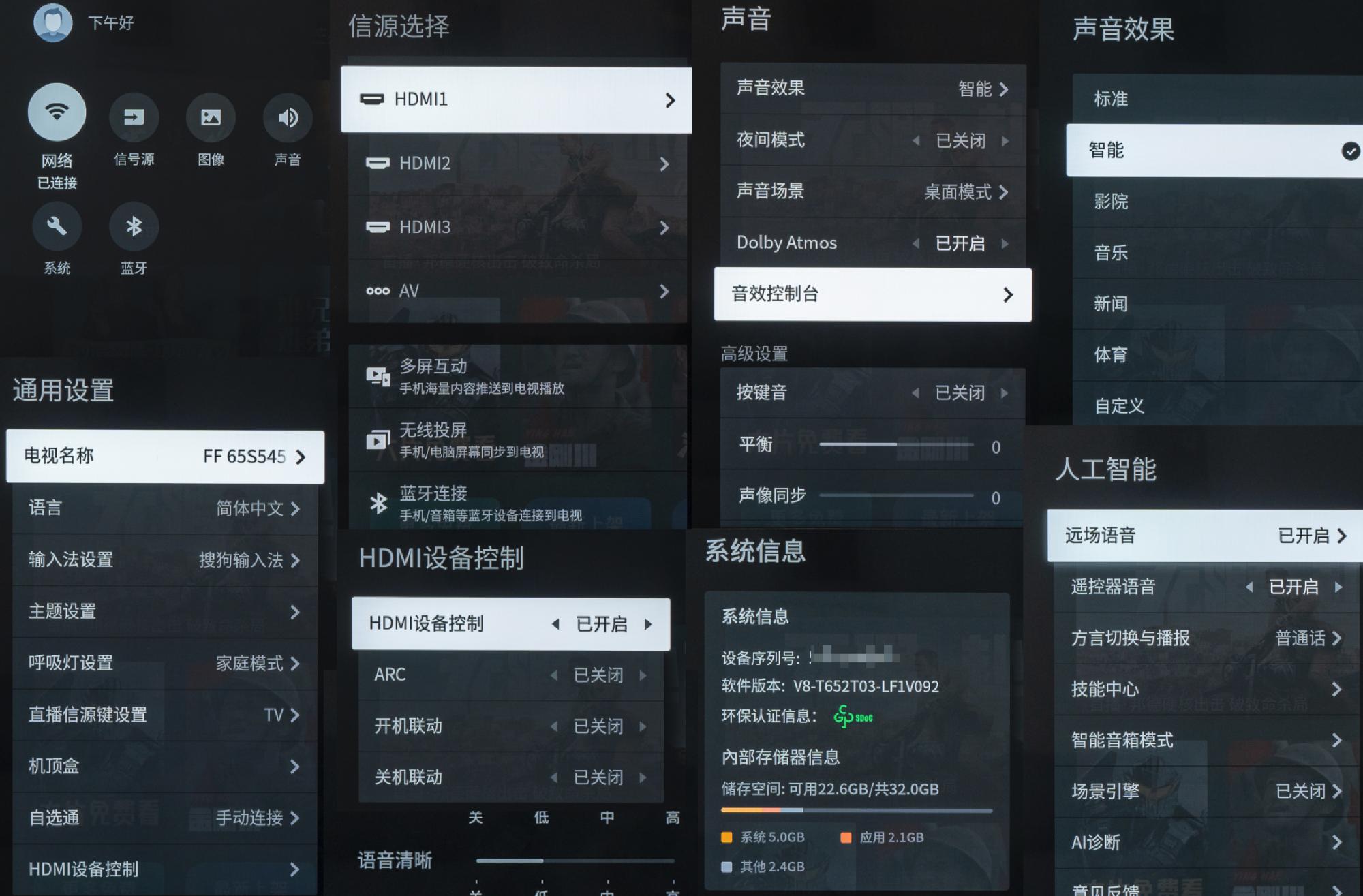Expand 主题设置 theme settings
Screen dimensions: 1363x896
point(164,612)
